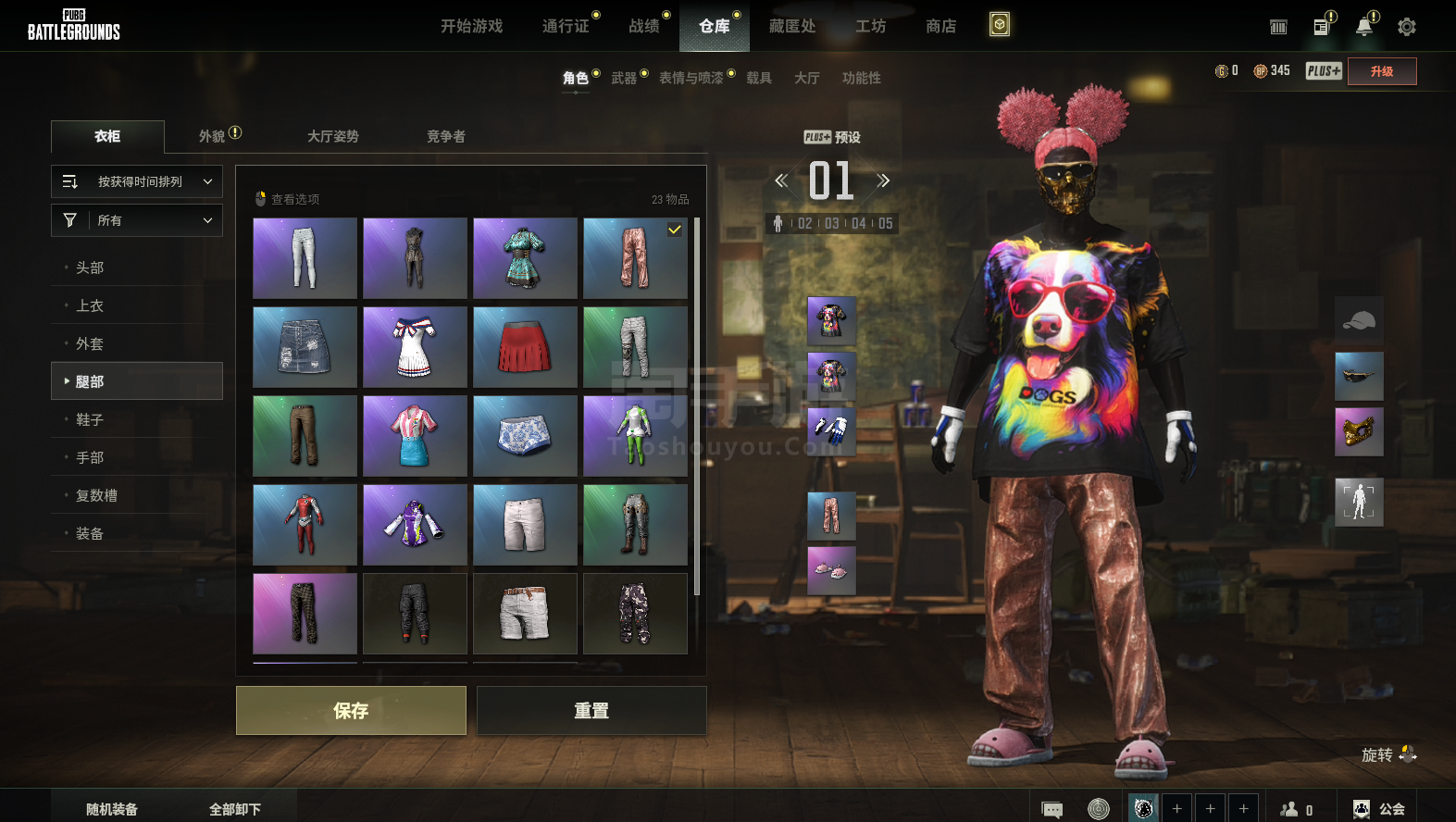Select the 武器 weapons sub-tab
The height and width of the screenshot is (822, 1456).
click(x=624, y=78)
